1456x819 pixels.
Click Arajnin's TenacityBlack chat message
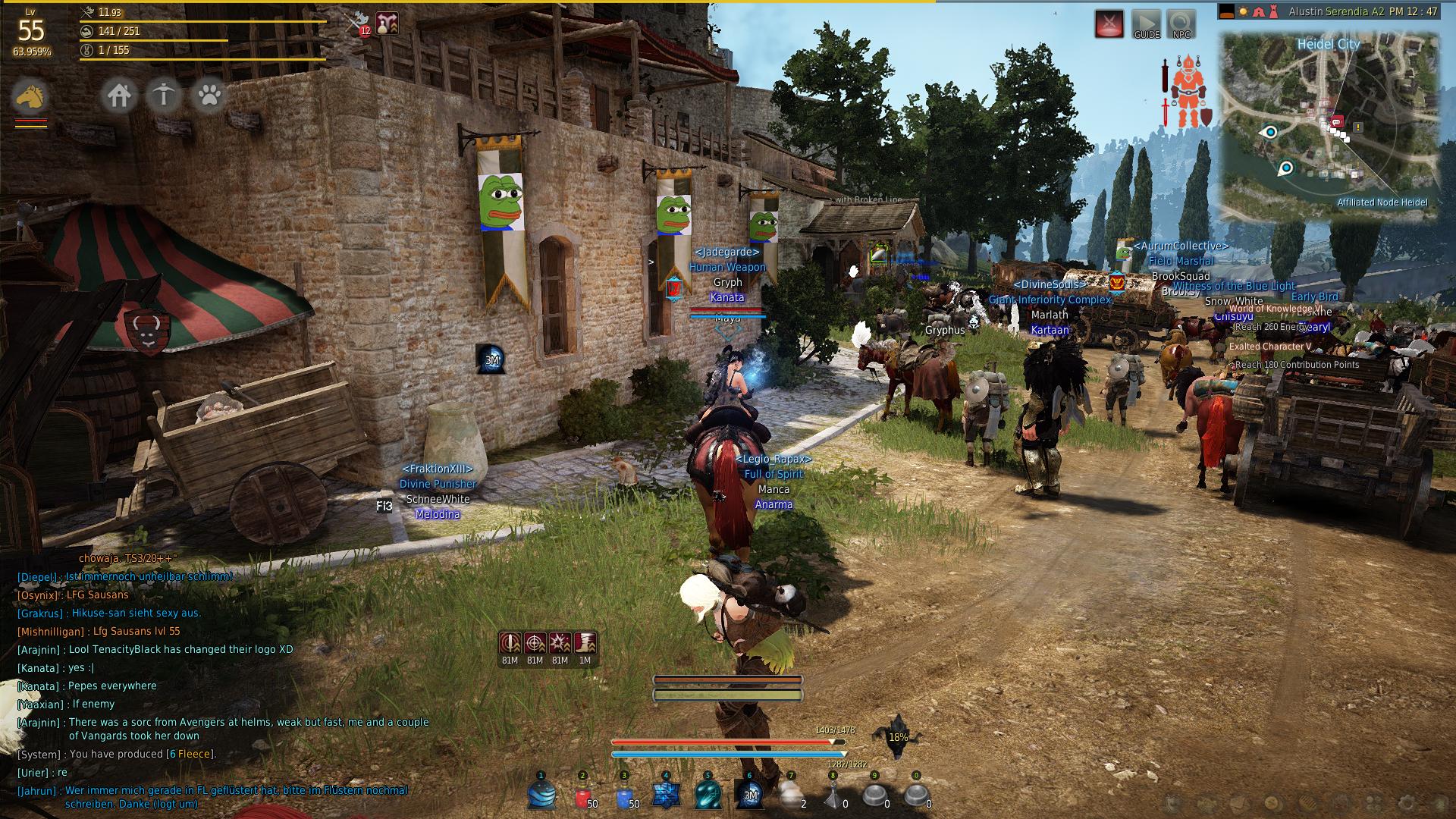[x=180, y=649]
